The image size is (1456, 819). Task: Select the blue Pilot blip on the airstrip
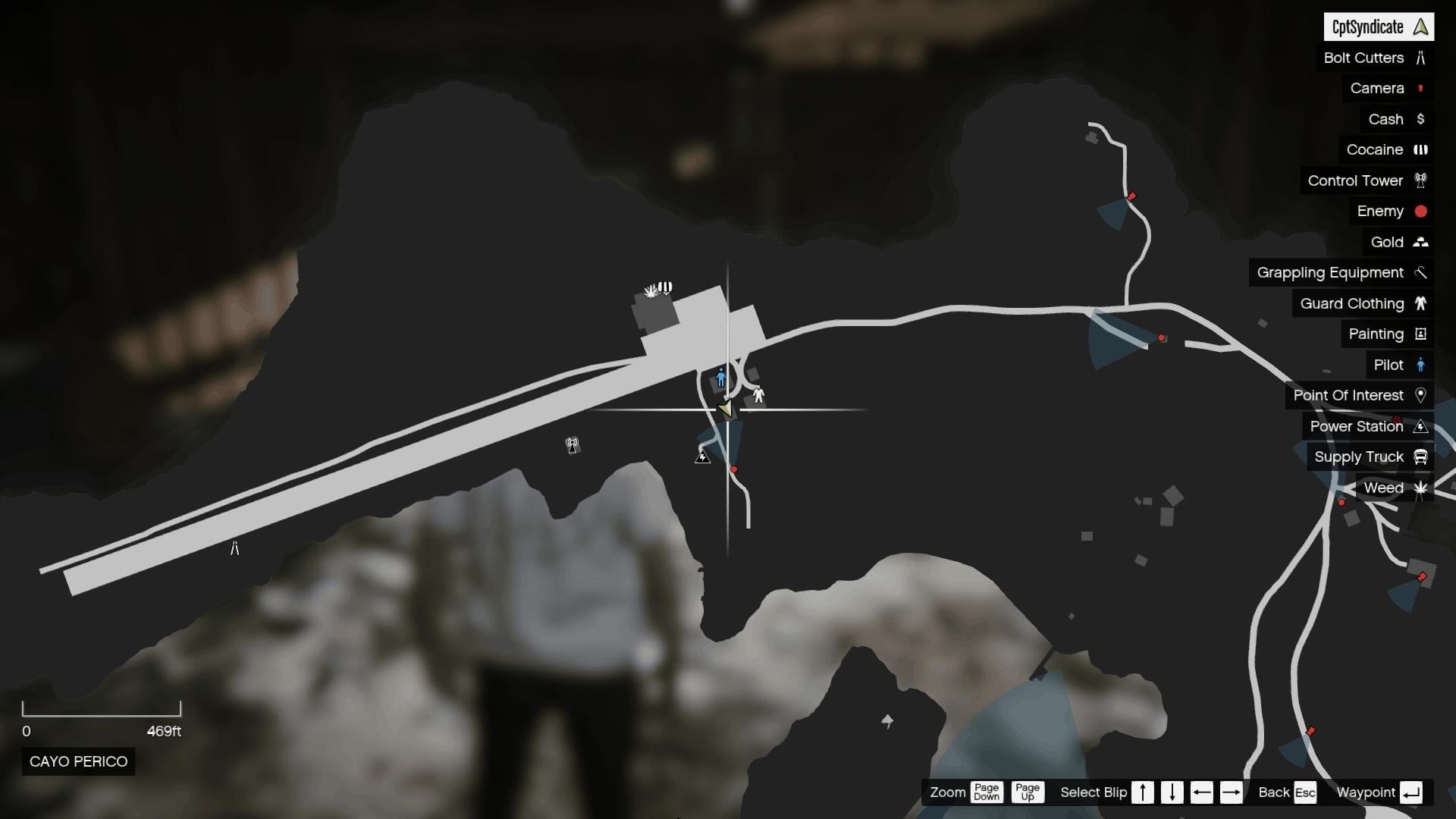(721, 377)
